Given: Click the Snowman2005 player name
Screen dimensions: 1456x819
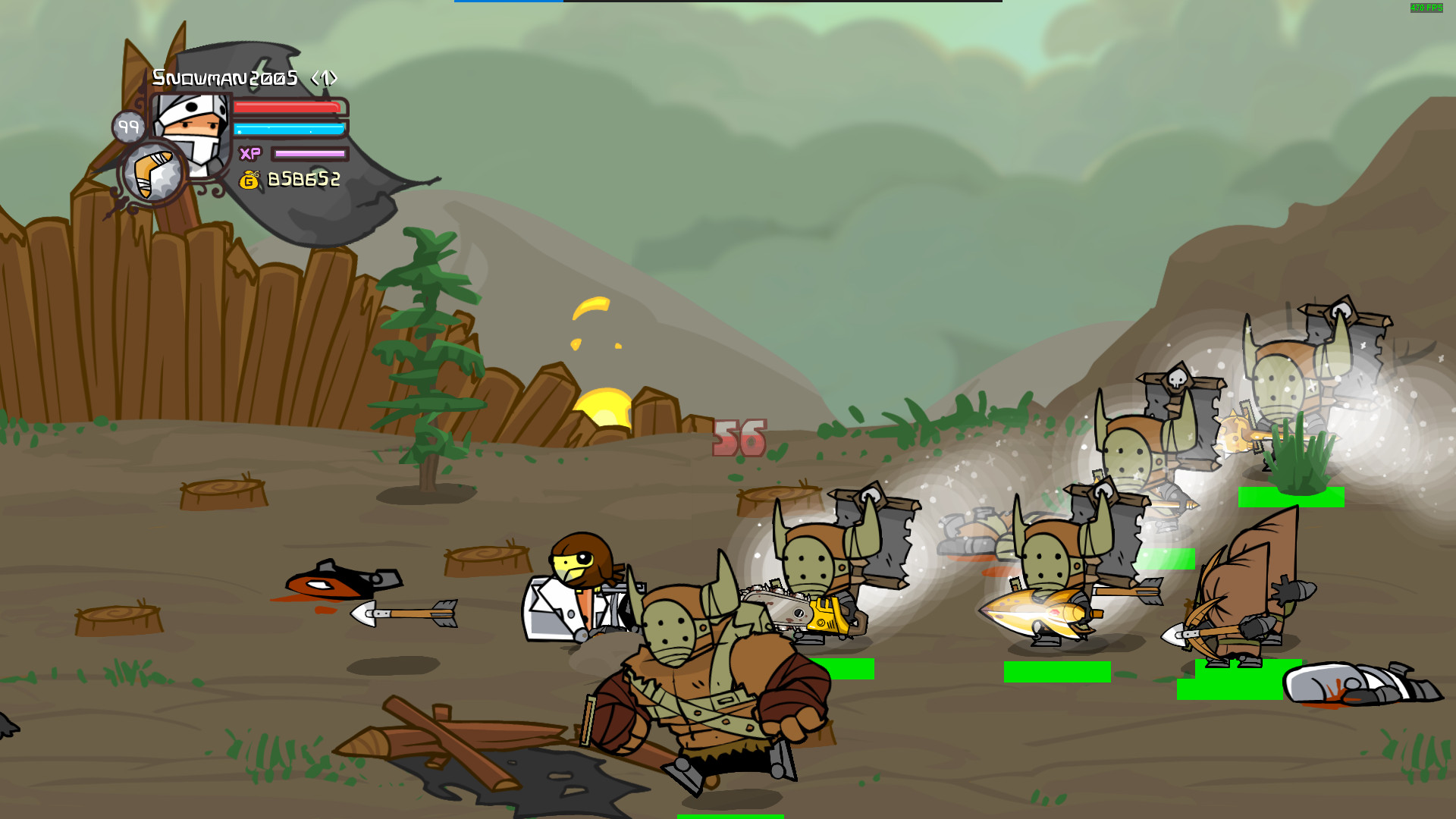Looking at the screenshot, I should click(x=225, y=76).
